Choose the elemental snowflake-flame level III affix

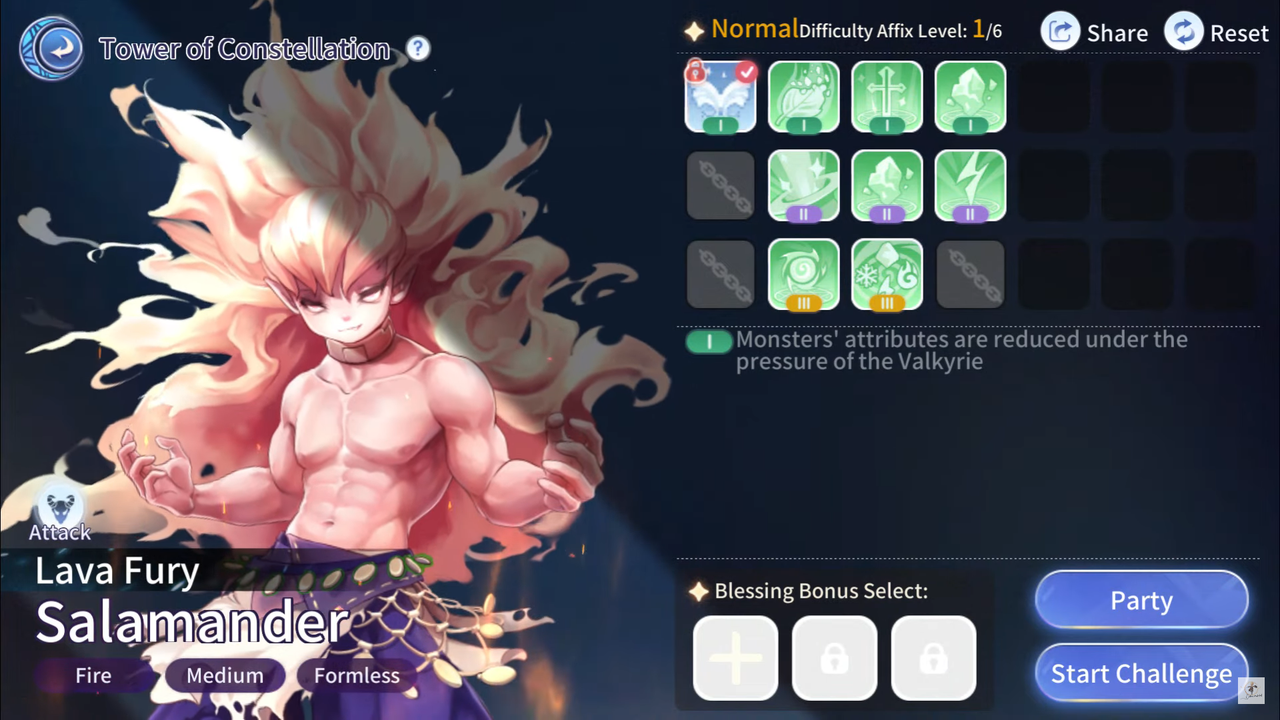[887, 274]
